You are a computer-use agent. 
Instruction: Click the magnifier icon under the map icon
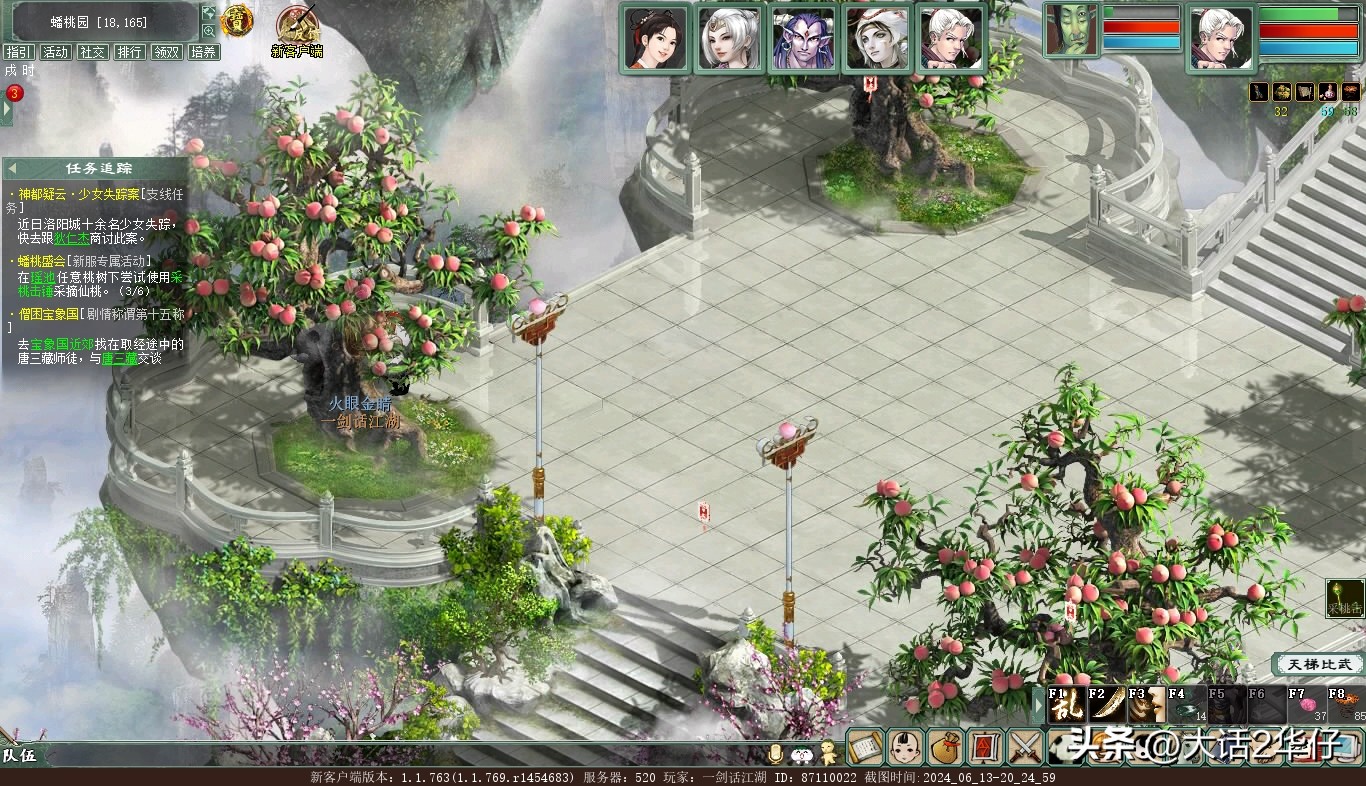click(x=209, y=31)
